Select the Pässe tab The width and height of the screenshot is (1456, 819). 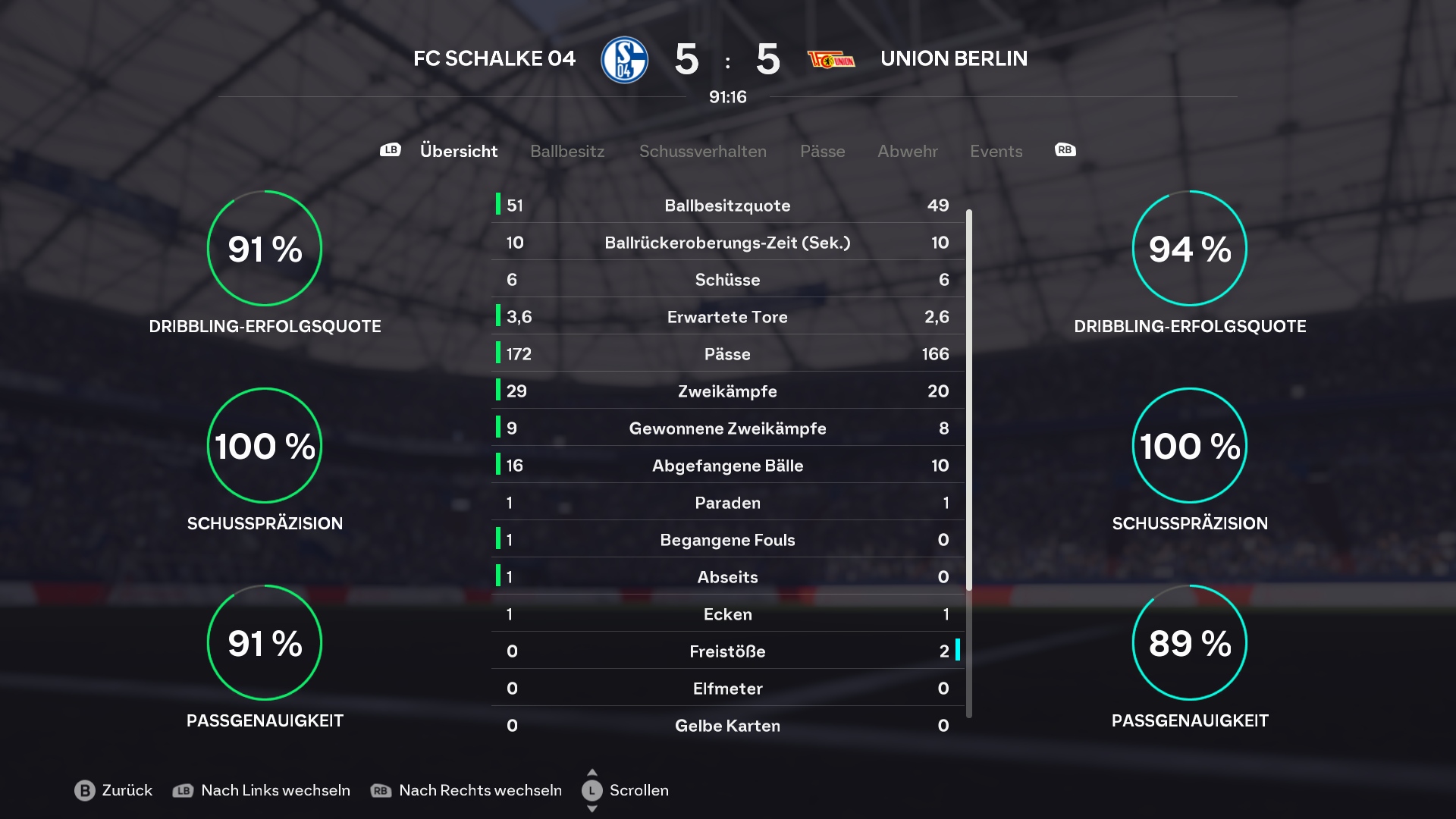[822, 151]
